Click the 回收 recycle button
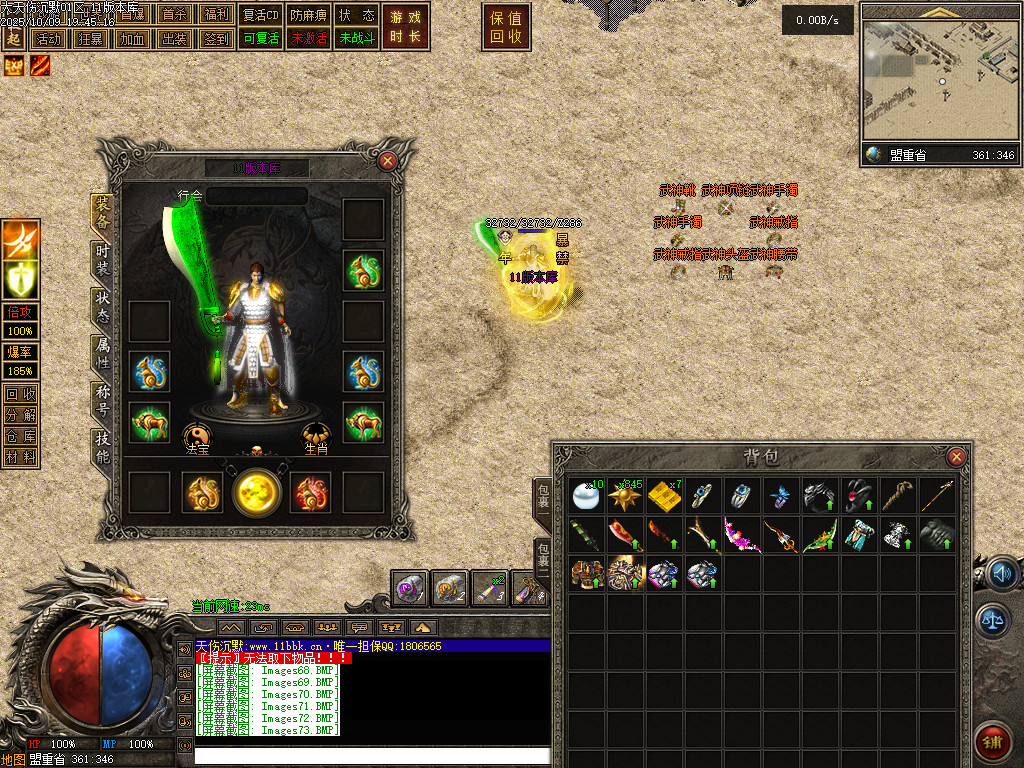This screenshot has height=768, width=1024. pyautogui.click(x=20, y=394)
